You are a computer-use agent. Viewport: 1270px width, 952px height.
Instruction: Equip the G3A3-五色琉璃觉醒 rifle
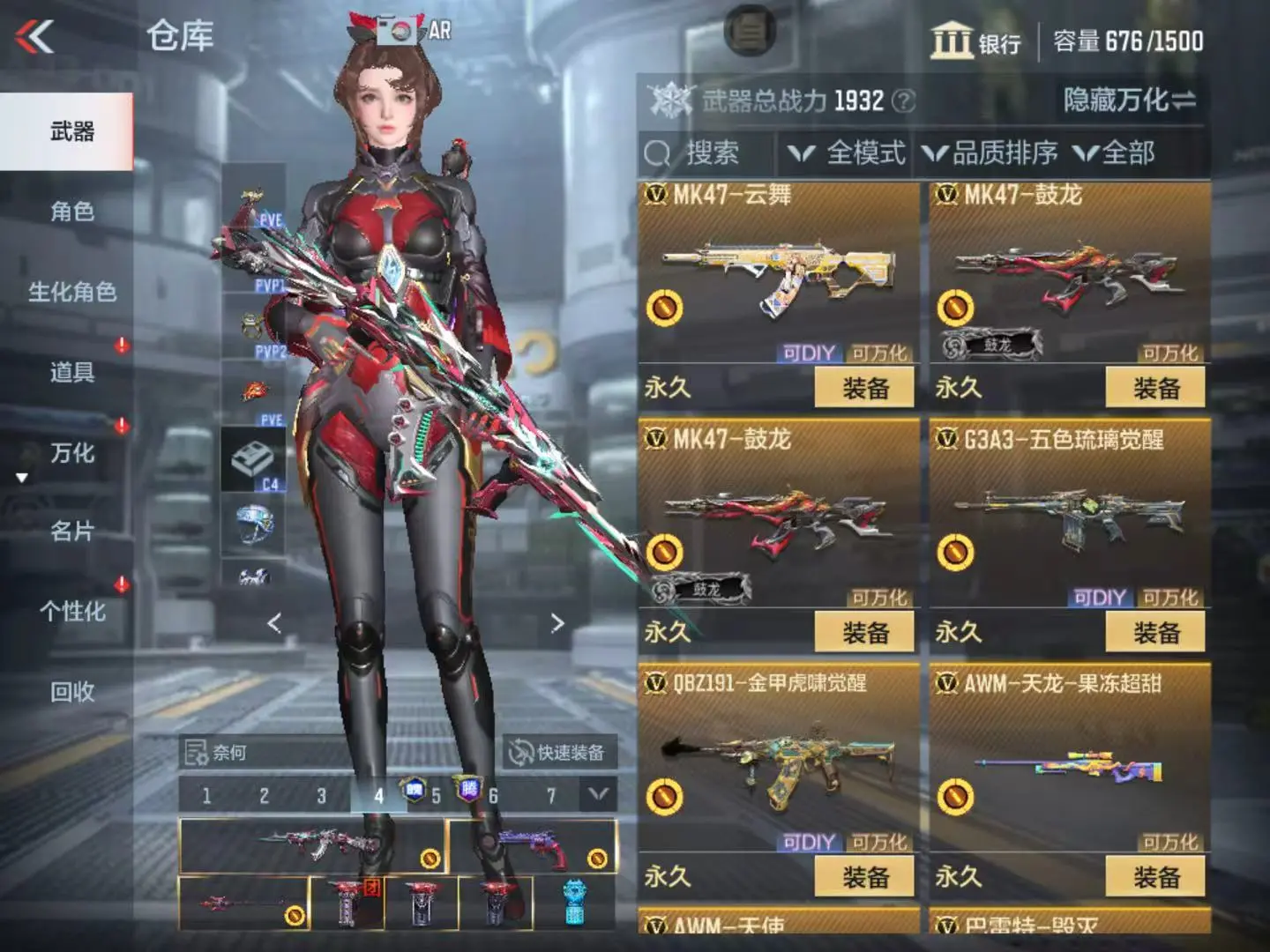click(1155, 632)
